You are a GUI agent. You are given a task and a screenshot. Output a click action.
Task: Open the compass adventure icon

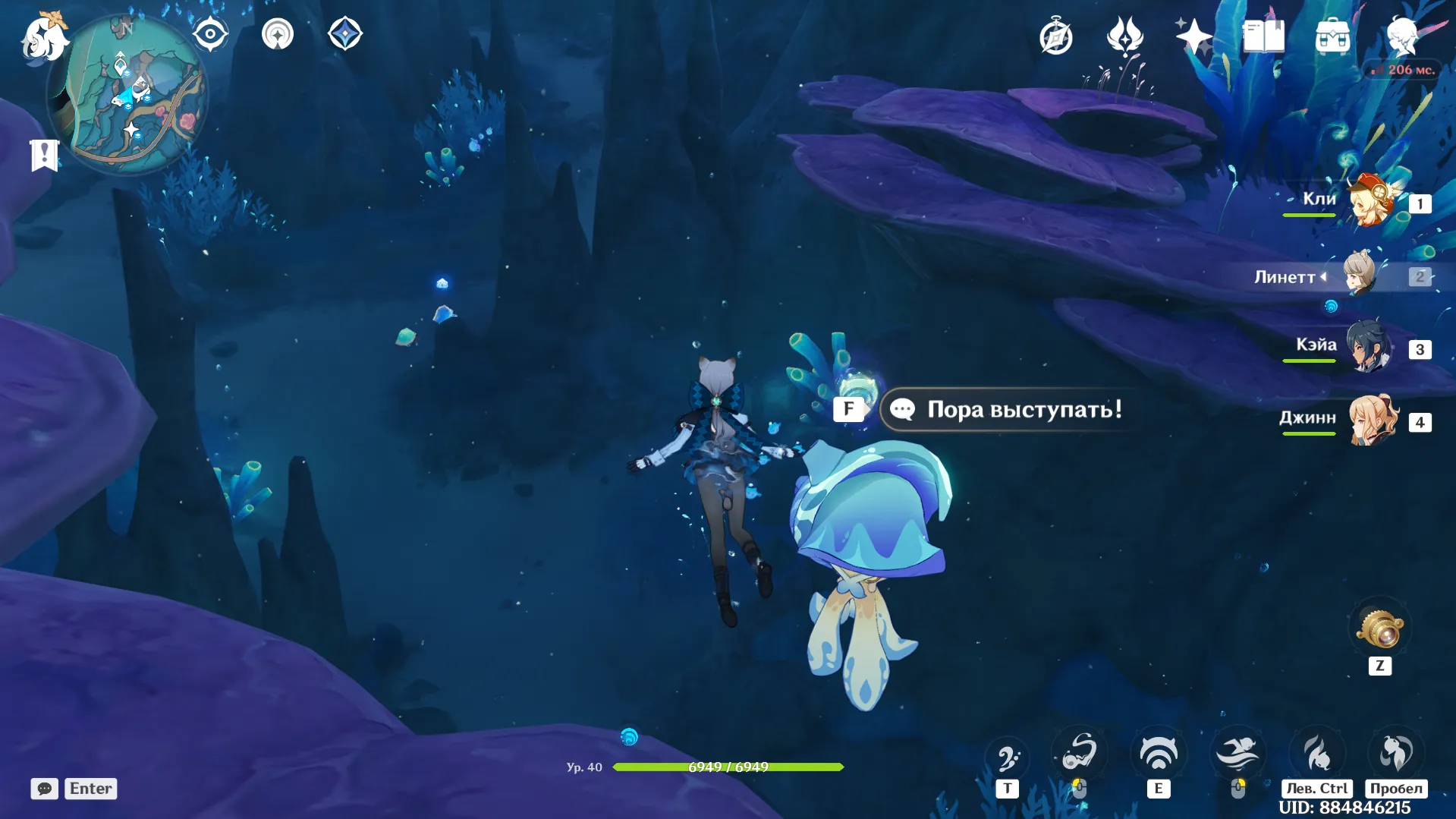(x=1055, y=36)
